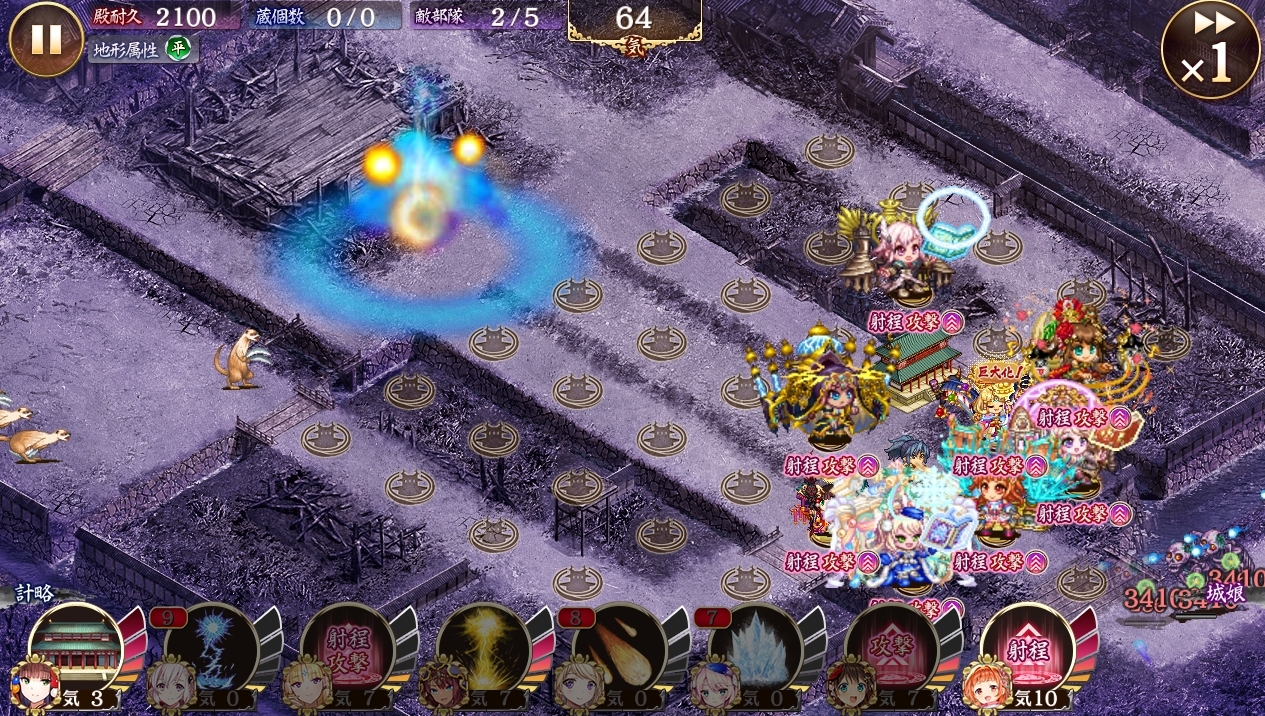The image size is (1265, 716).
Task: Activate the palace building stratagem
Action: pyautogui.click(x=76, y=650)
